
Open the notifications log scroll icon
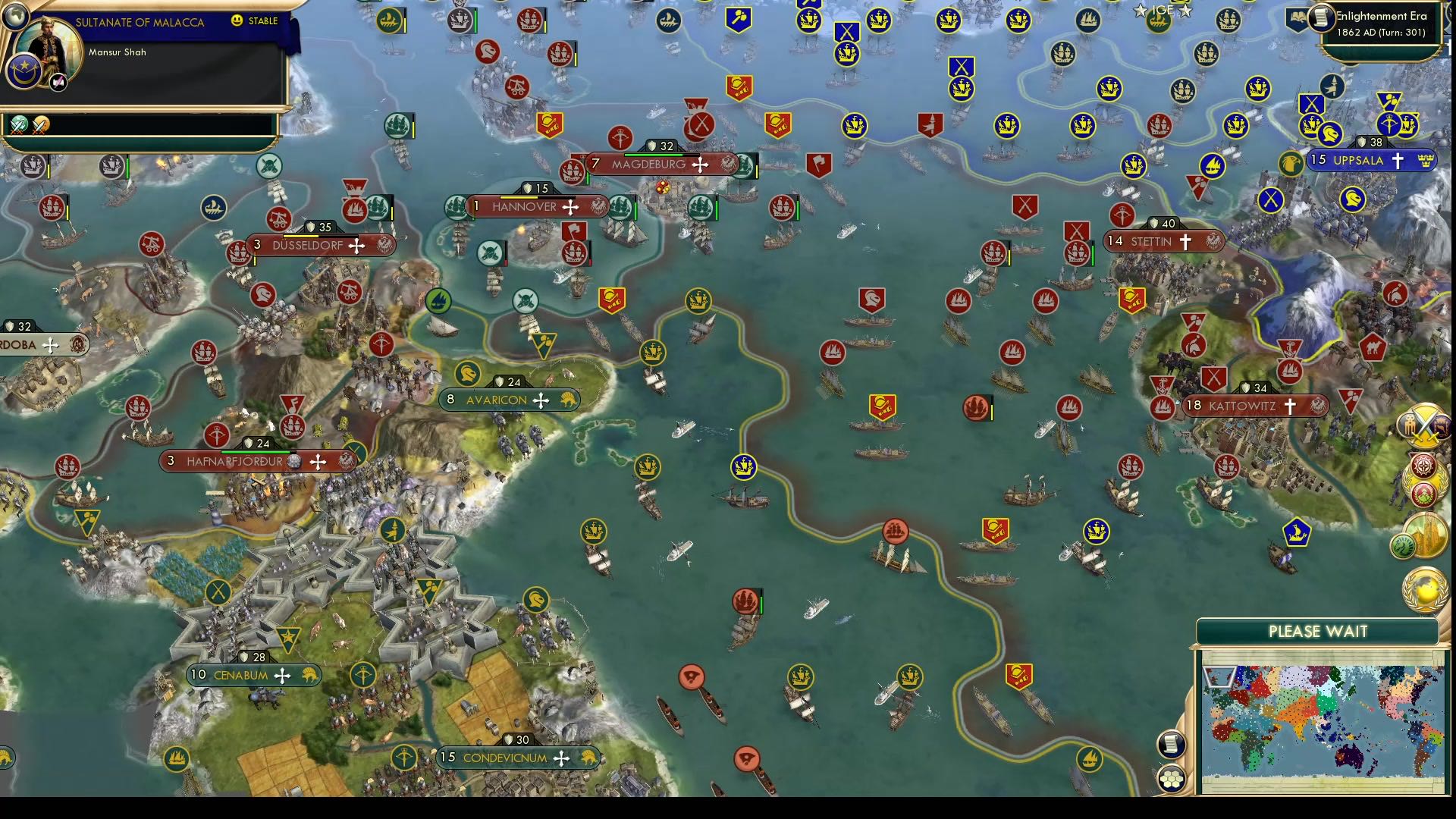pyautogui.click(x=1171, y=745)
